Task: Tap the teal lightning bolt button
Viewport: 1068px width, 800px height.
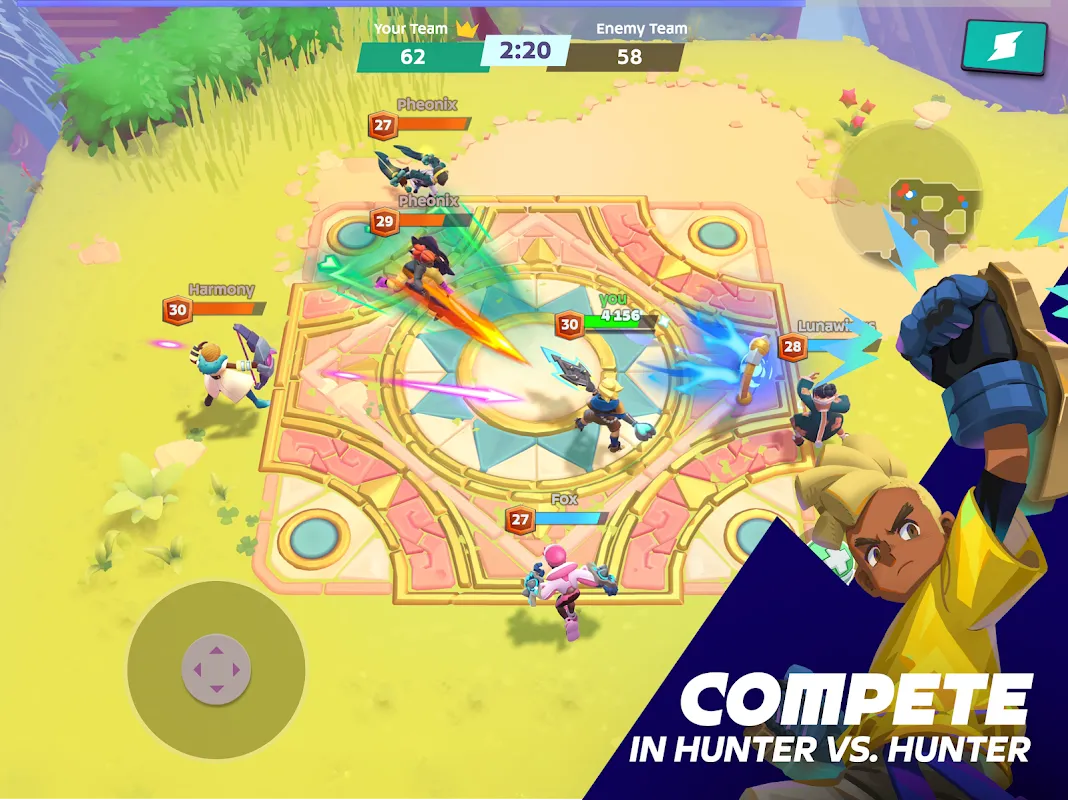Action: (1004, 48)
